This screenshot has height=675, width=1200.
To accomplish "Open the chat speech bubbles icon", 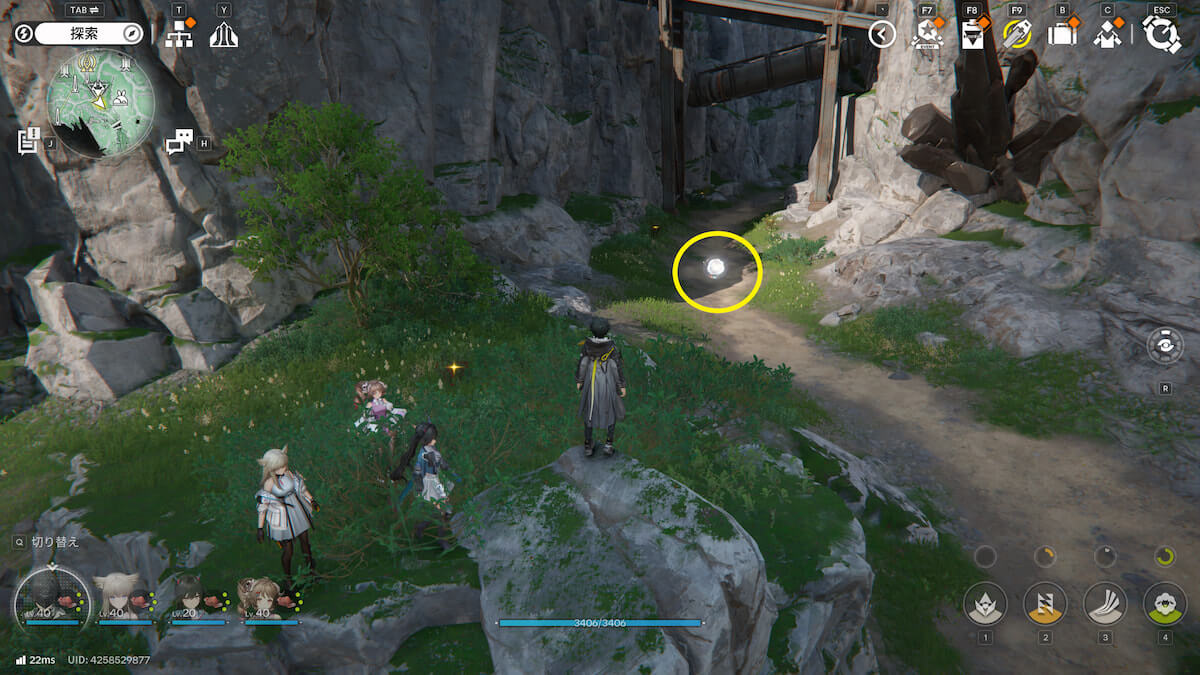I will (179, 142).
